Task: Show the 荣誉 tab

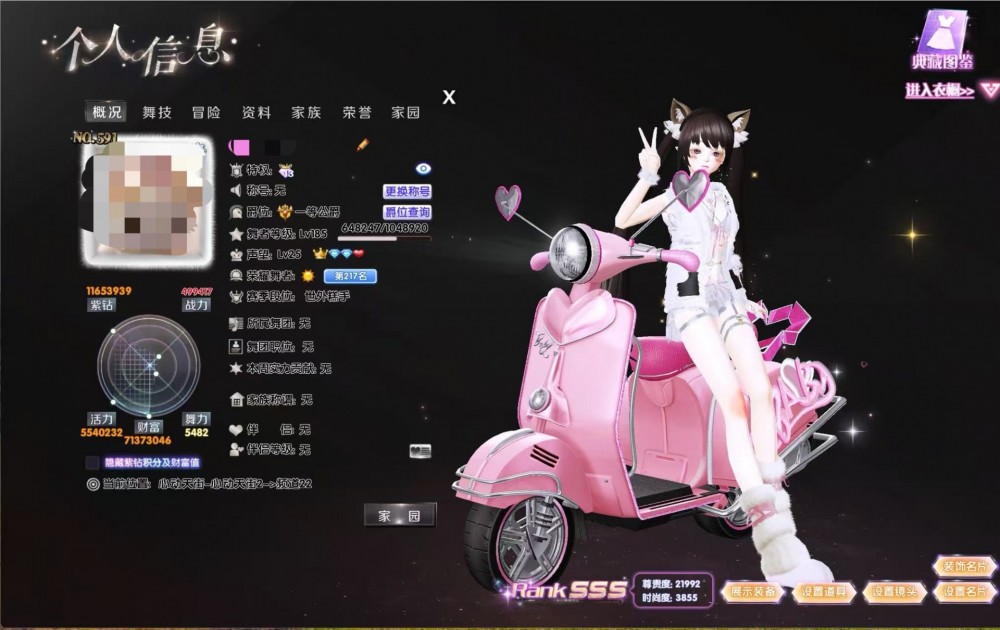Action: point(357,113)
